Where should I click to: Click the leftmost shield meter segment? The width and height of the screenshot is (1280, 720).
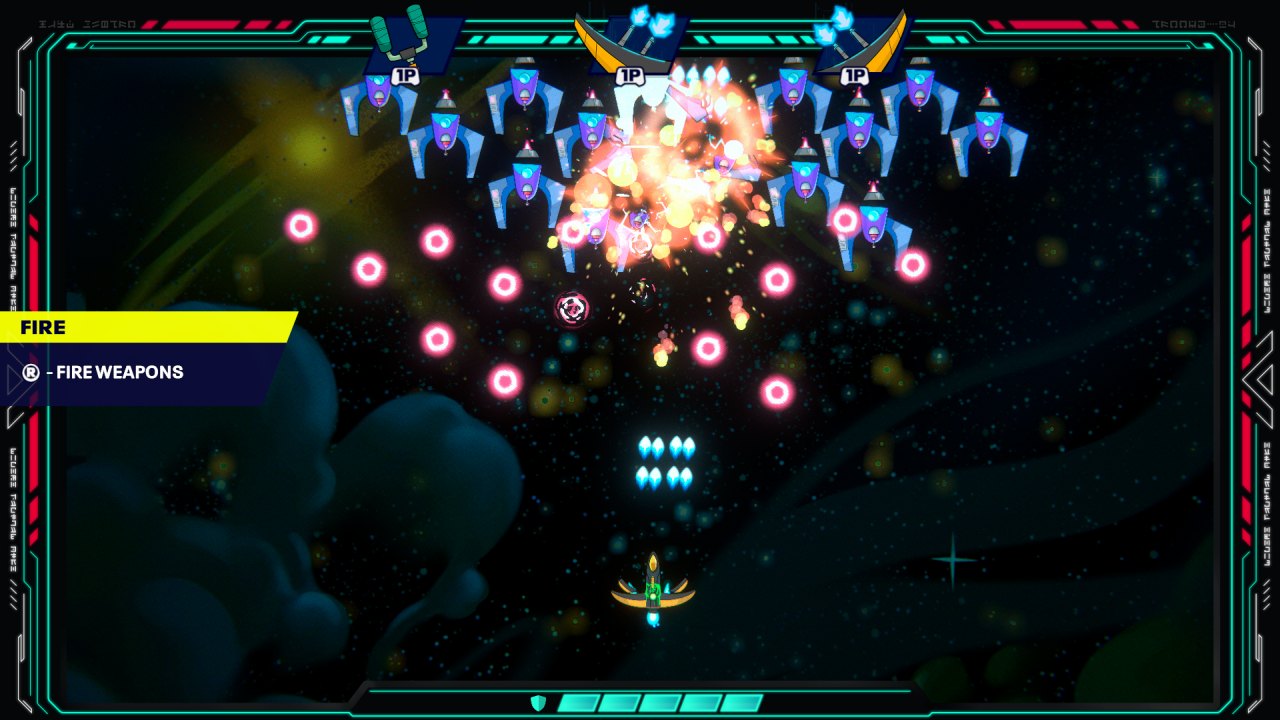(x=580, y=701)
